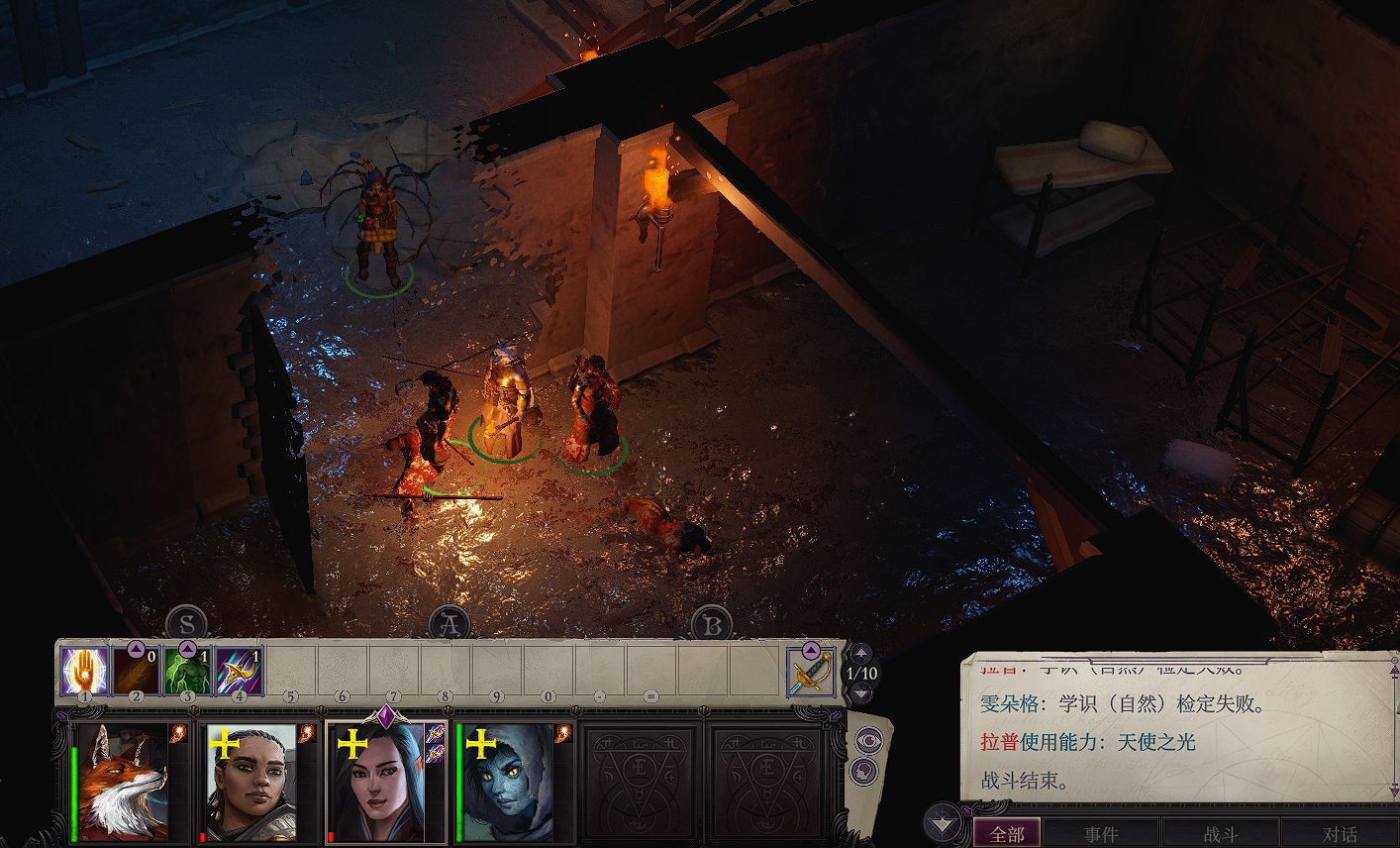Viewport: 1400px width, 848px height.
Task: Go to the previous action bar page
Action: [861, 653]
